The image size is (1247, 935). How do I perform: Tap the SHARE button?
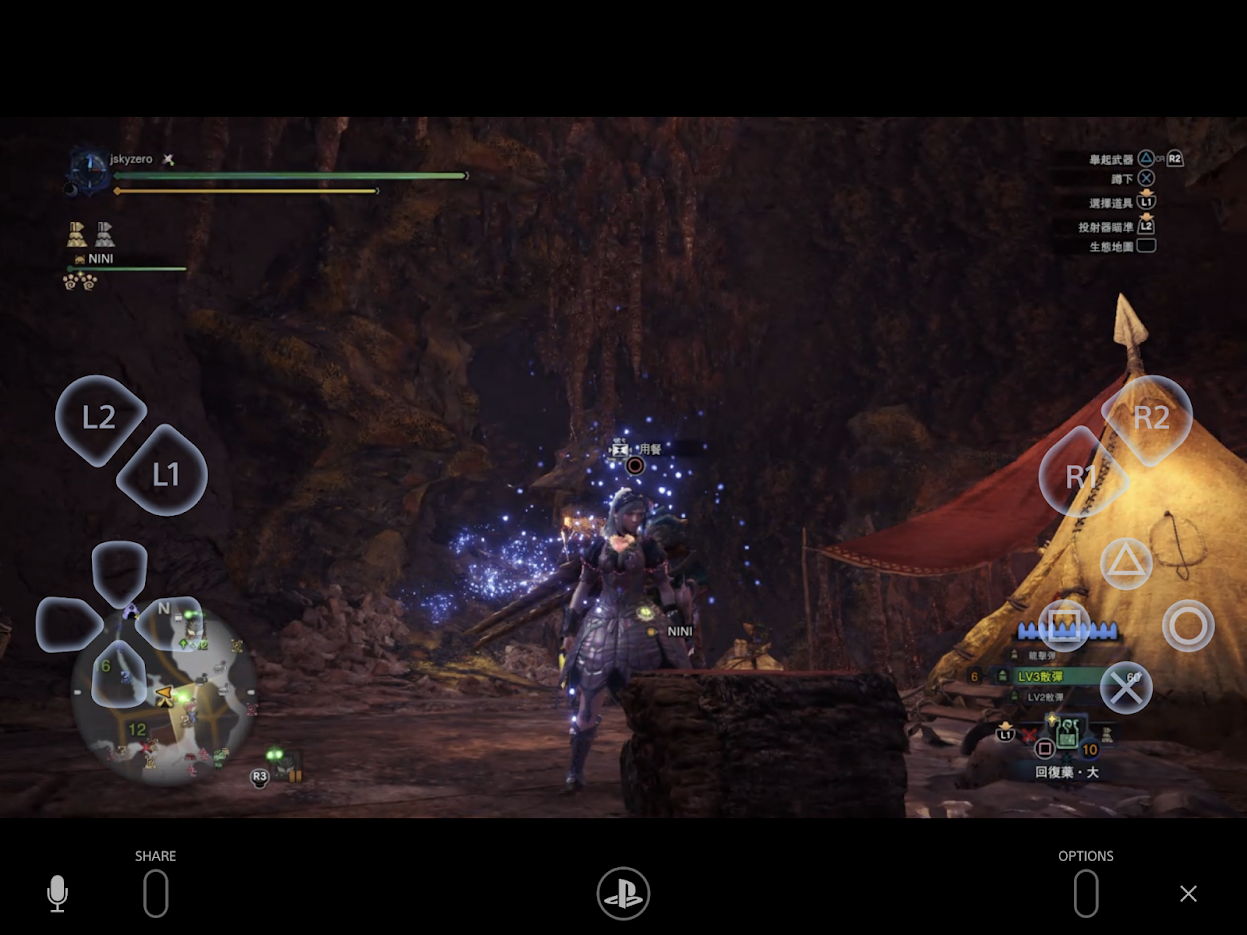click(156, 892)
